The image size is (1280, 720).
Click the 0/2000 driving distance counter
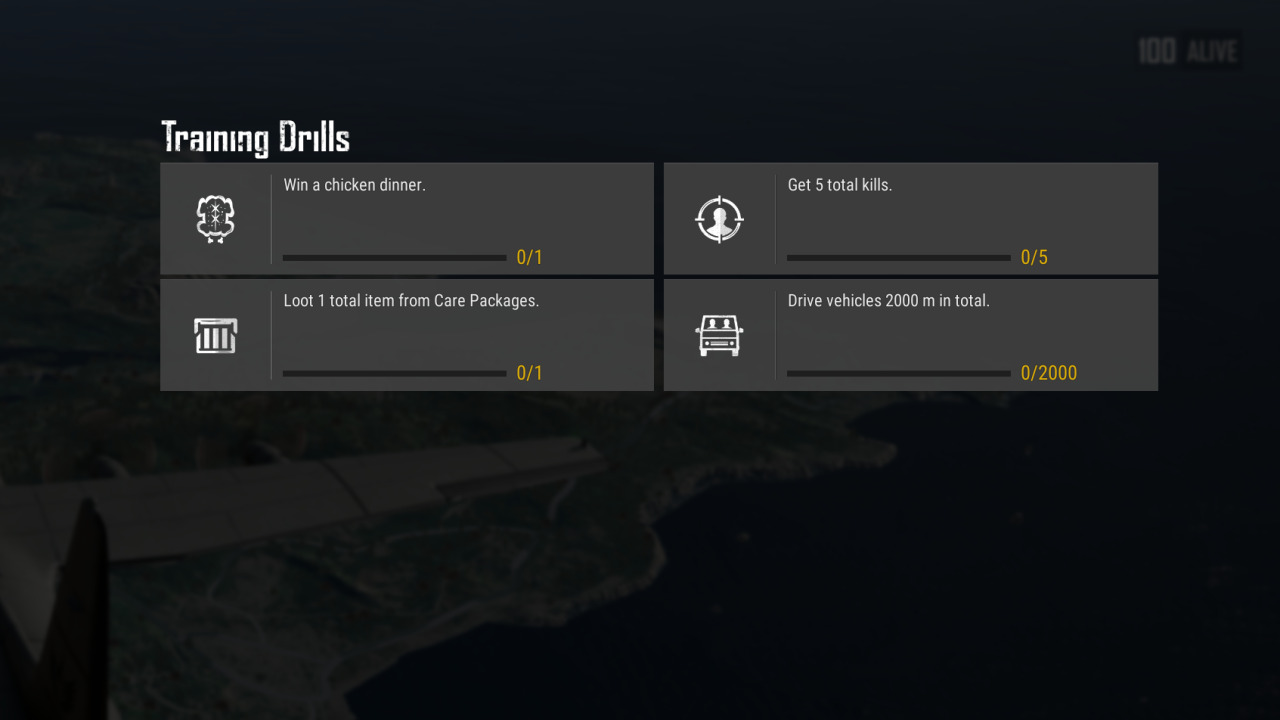(1049, 373)
